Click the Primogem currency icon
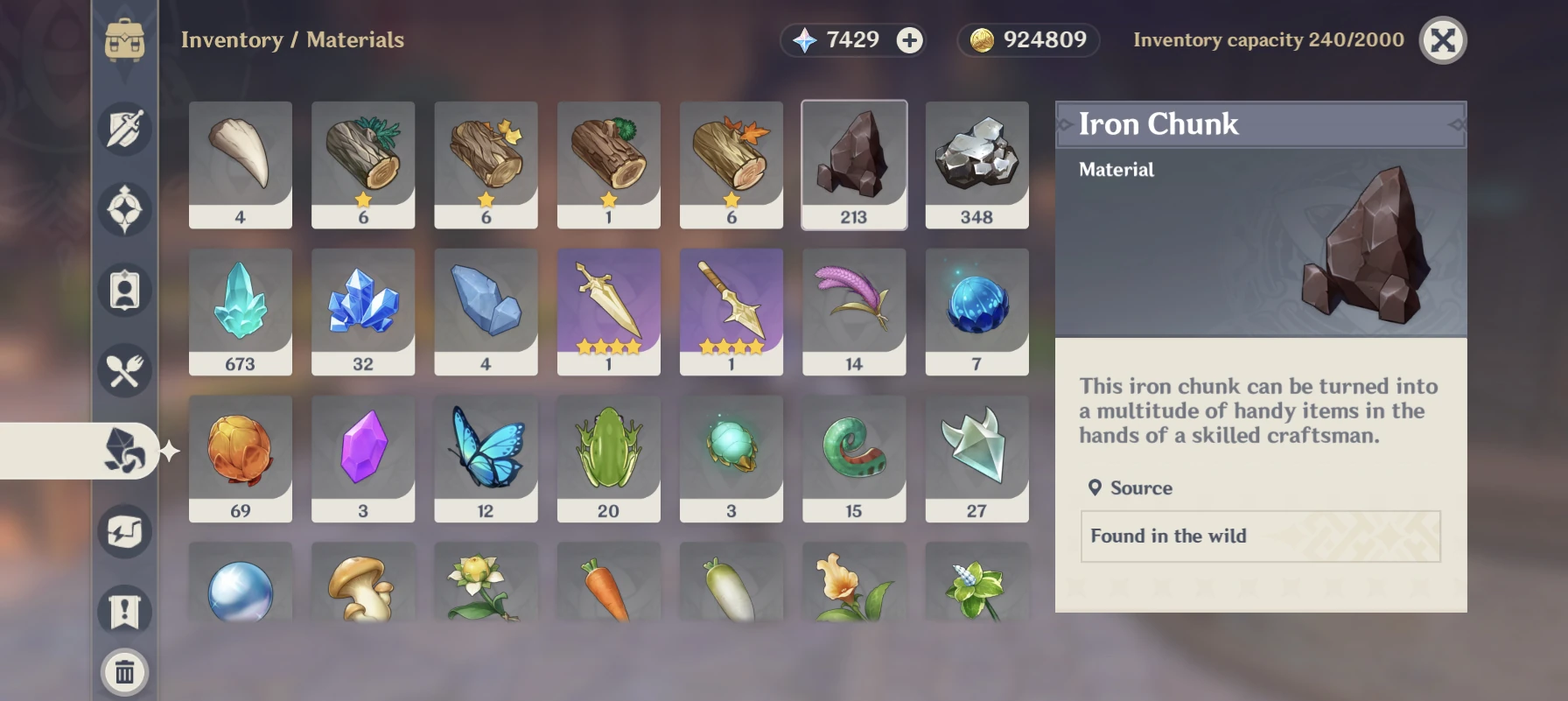This screenshot has height=701, width=1568. (x=806, y=39)
